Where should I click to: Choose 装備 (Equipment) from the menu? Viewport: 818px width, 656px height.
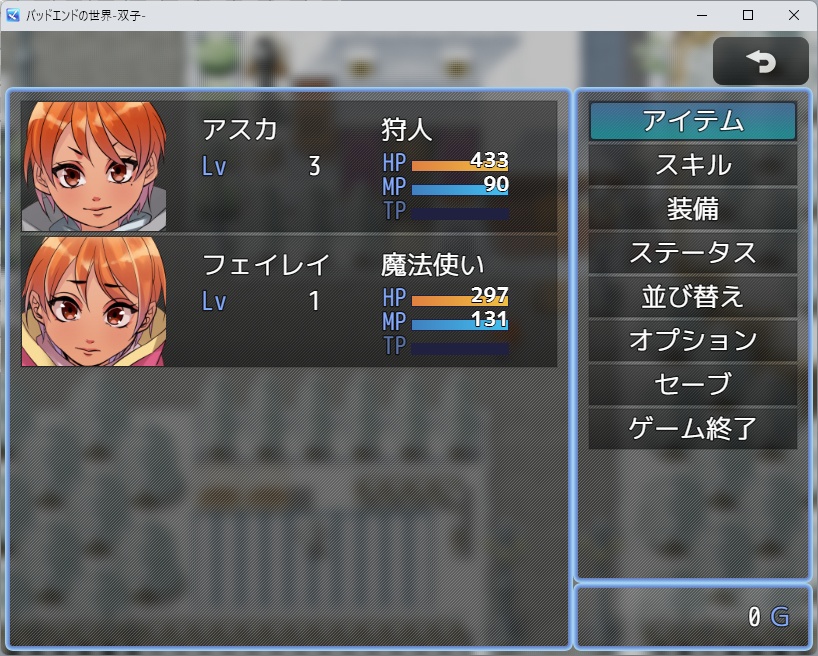692,209
